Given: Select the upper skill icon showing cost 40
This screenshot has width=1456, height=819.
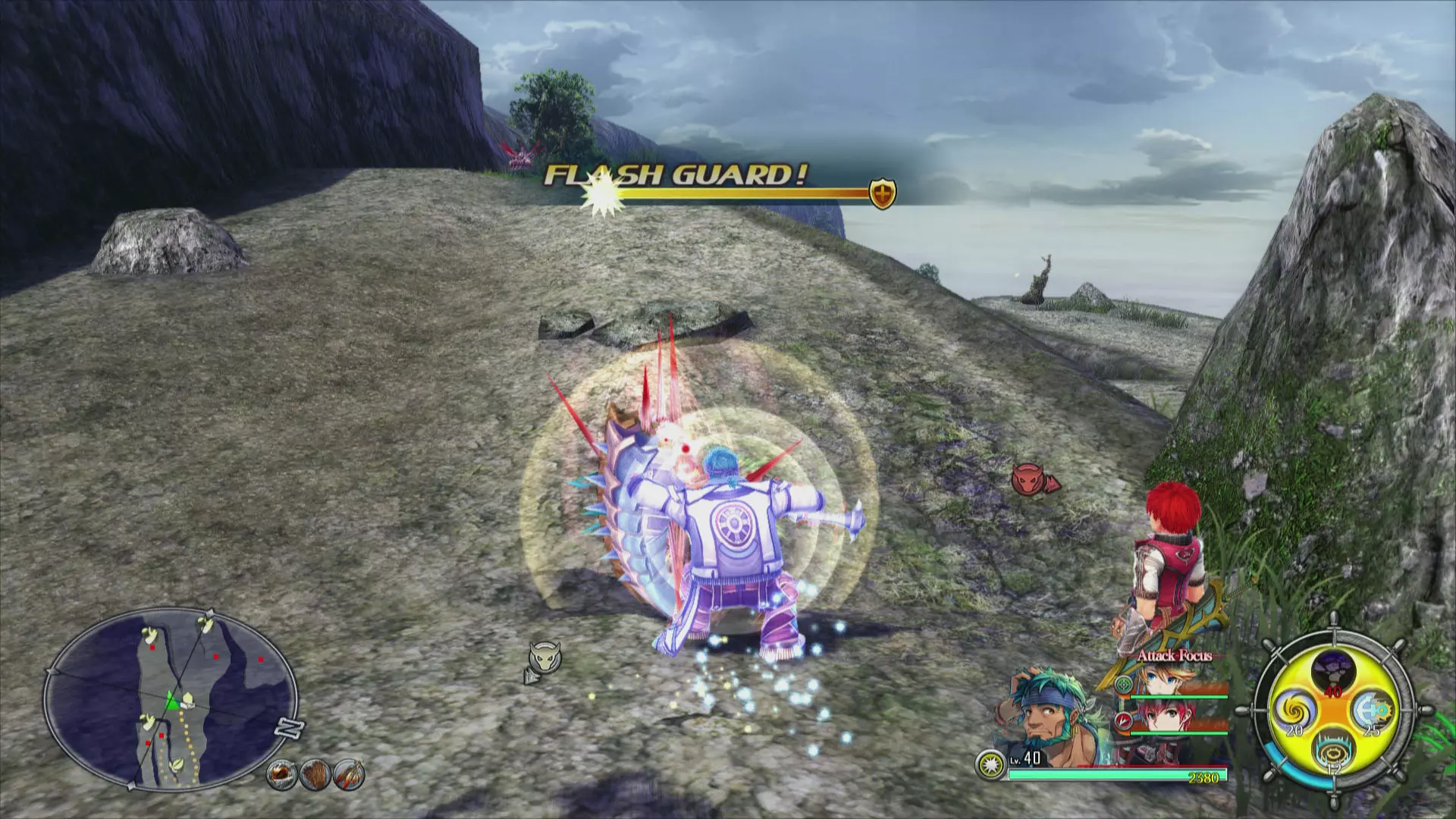Looking at the screenshot, I should (1334, 670).
